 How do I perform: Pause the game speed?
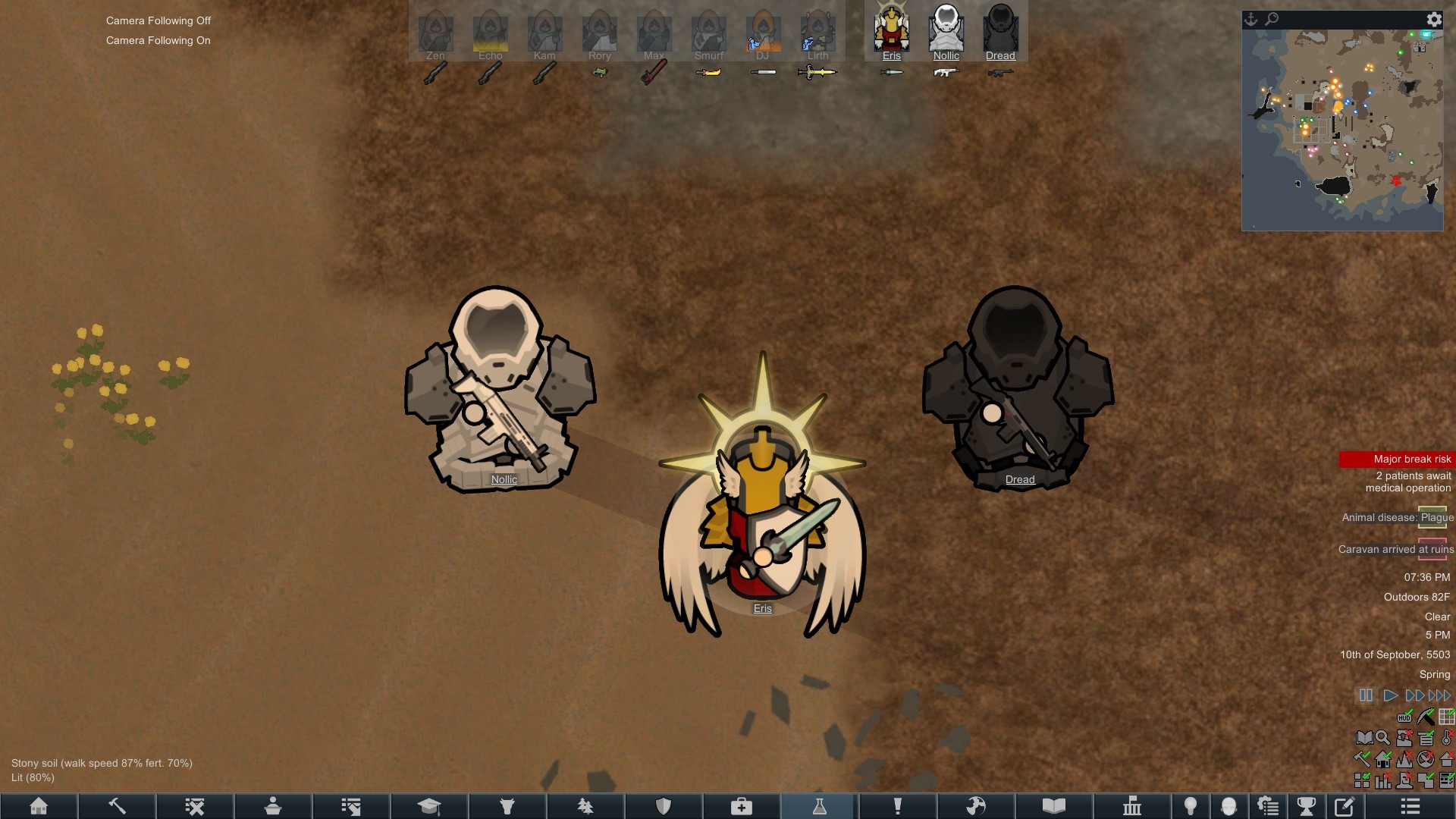coord(1366,695)
